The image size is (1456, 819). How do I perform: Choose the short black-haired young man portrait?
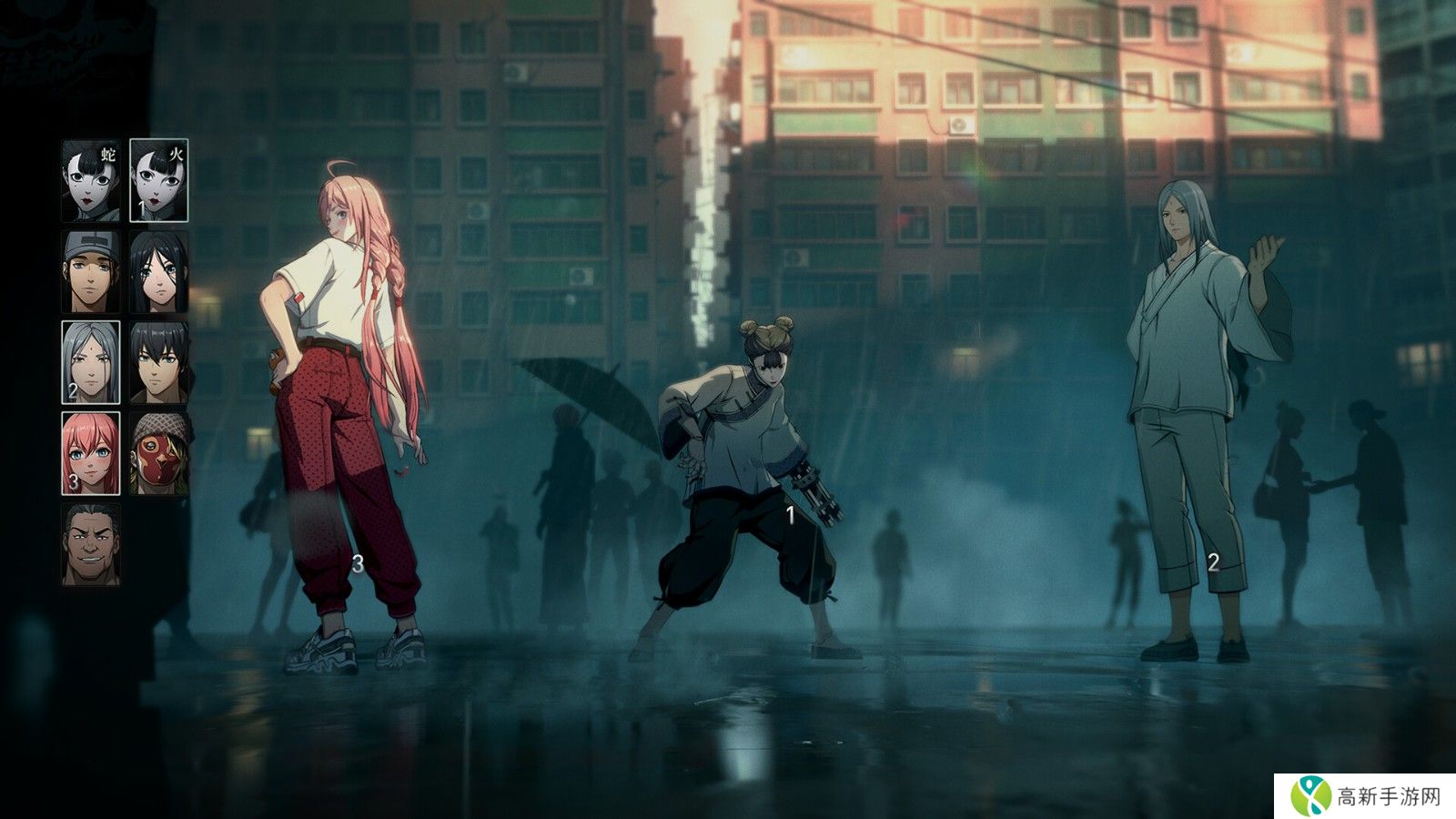tap(158, 362)
